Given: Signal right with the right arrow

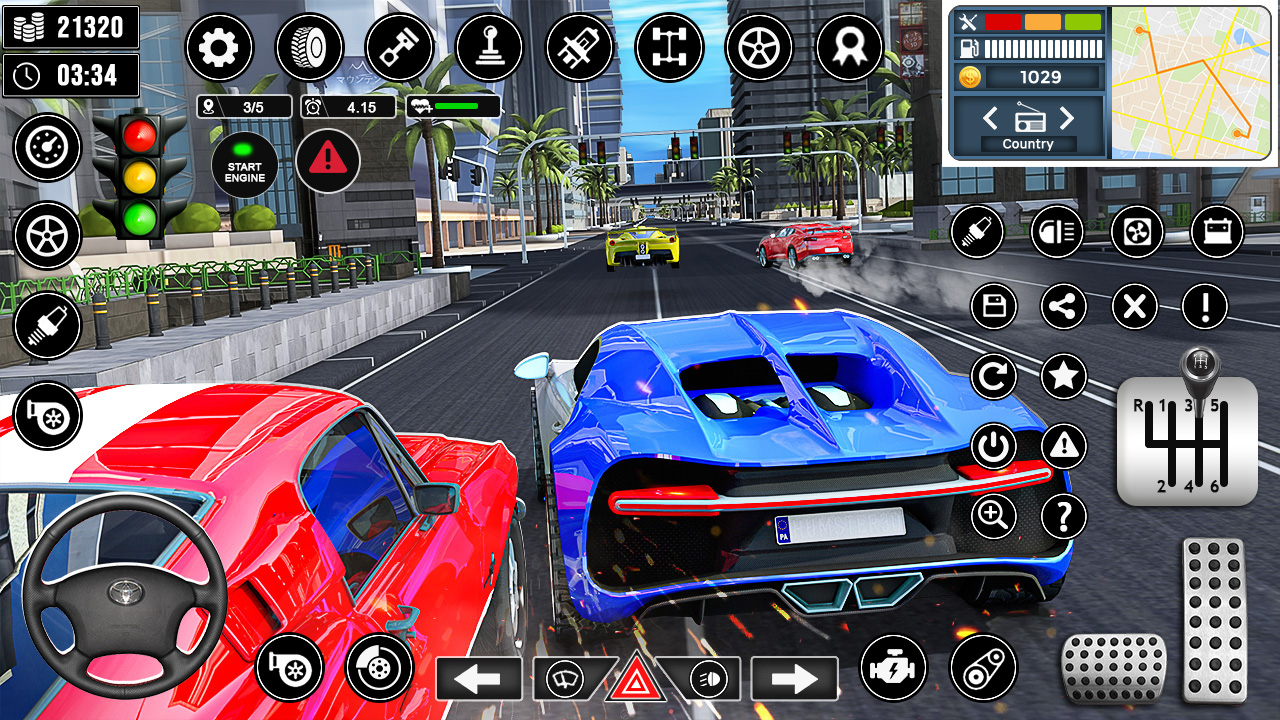Looking at the screenshot, I should pos(794,679).
